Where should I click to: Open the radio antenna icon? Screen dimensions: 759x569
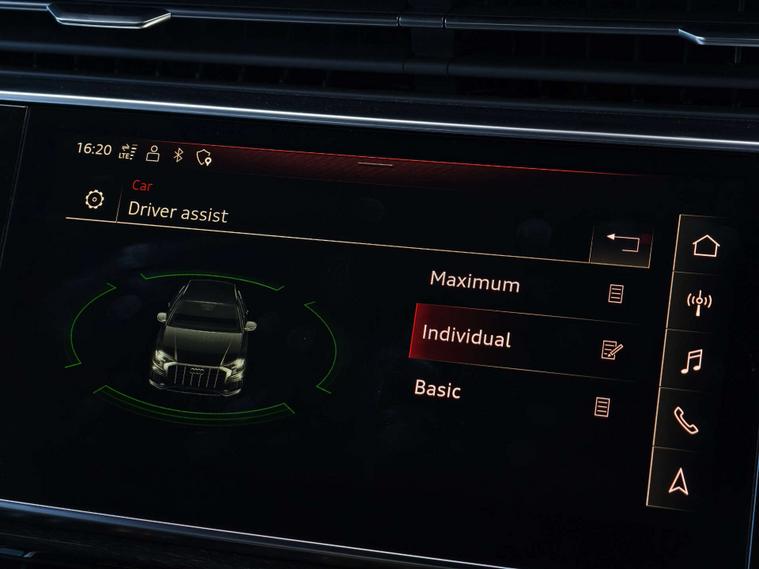tap(699, 301)
